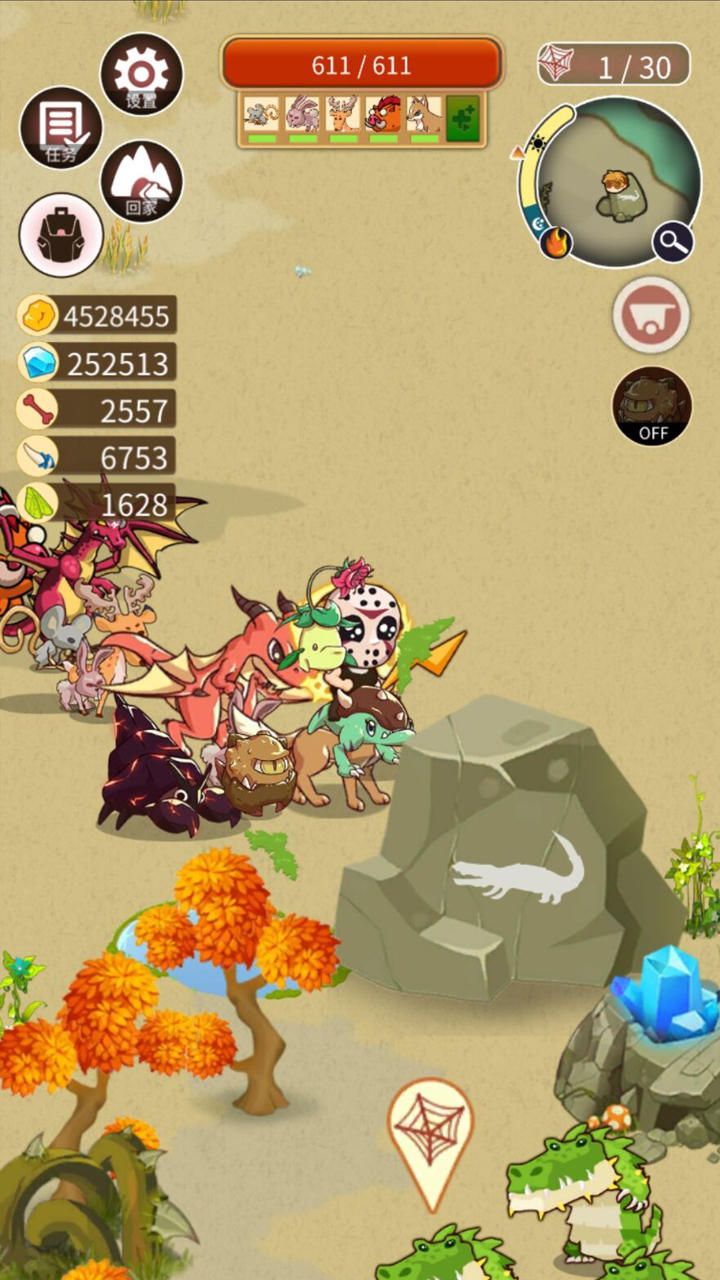Toggle the monster OFF button
This screenshot has height=1280, width=720.
point(652,406)
